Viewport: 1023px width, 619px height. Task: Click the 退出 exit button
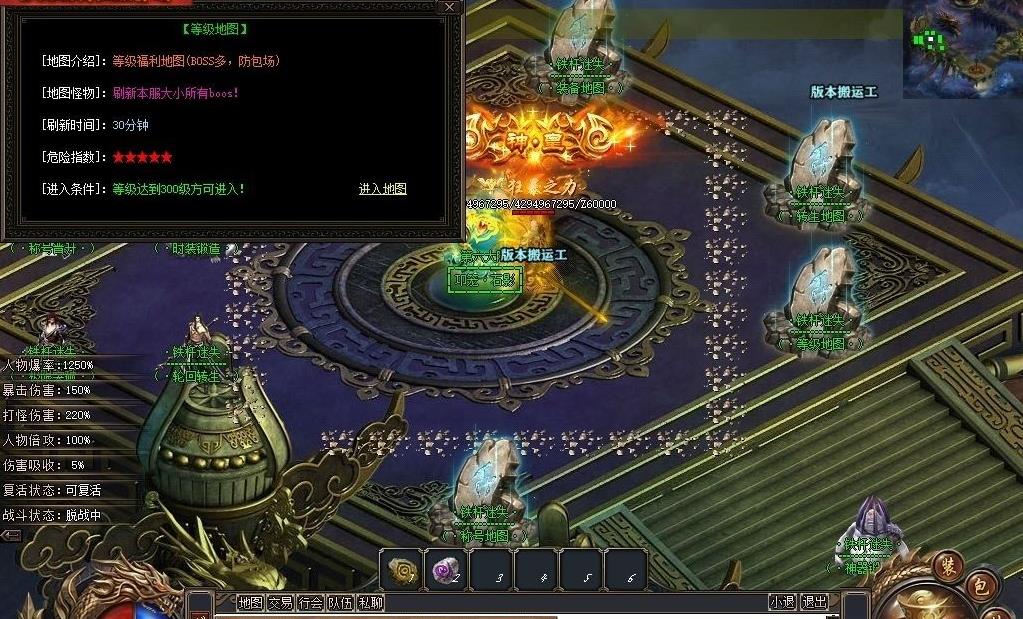click(x=814, y=602)
